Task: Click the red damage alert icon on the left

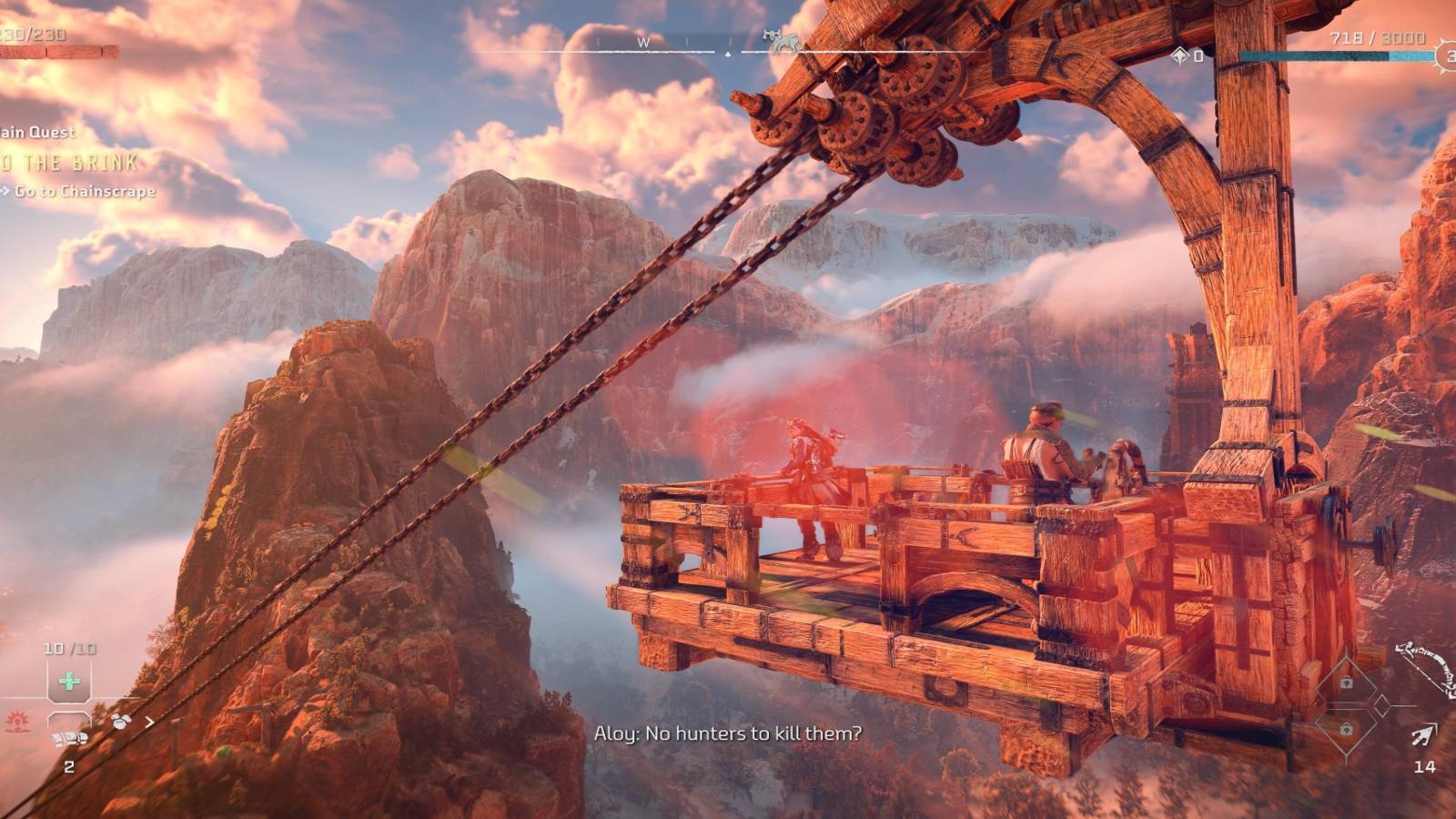Action: pyautogui.click(x=16, y=723)
